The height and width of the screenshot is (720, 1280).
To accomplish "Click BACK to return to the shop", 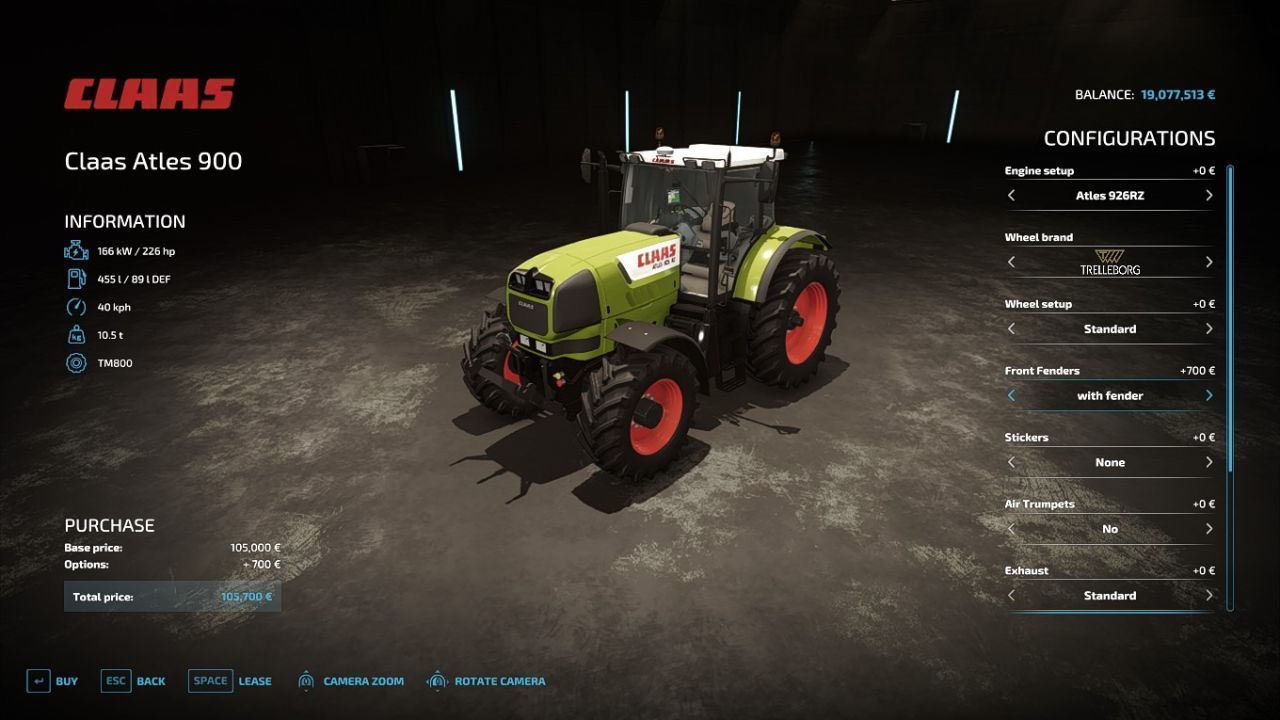I will click(x=149, y=681).
